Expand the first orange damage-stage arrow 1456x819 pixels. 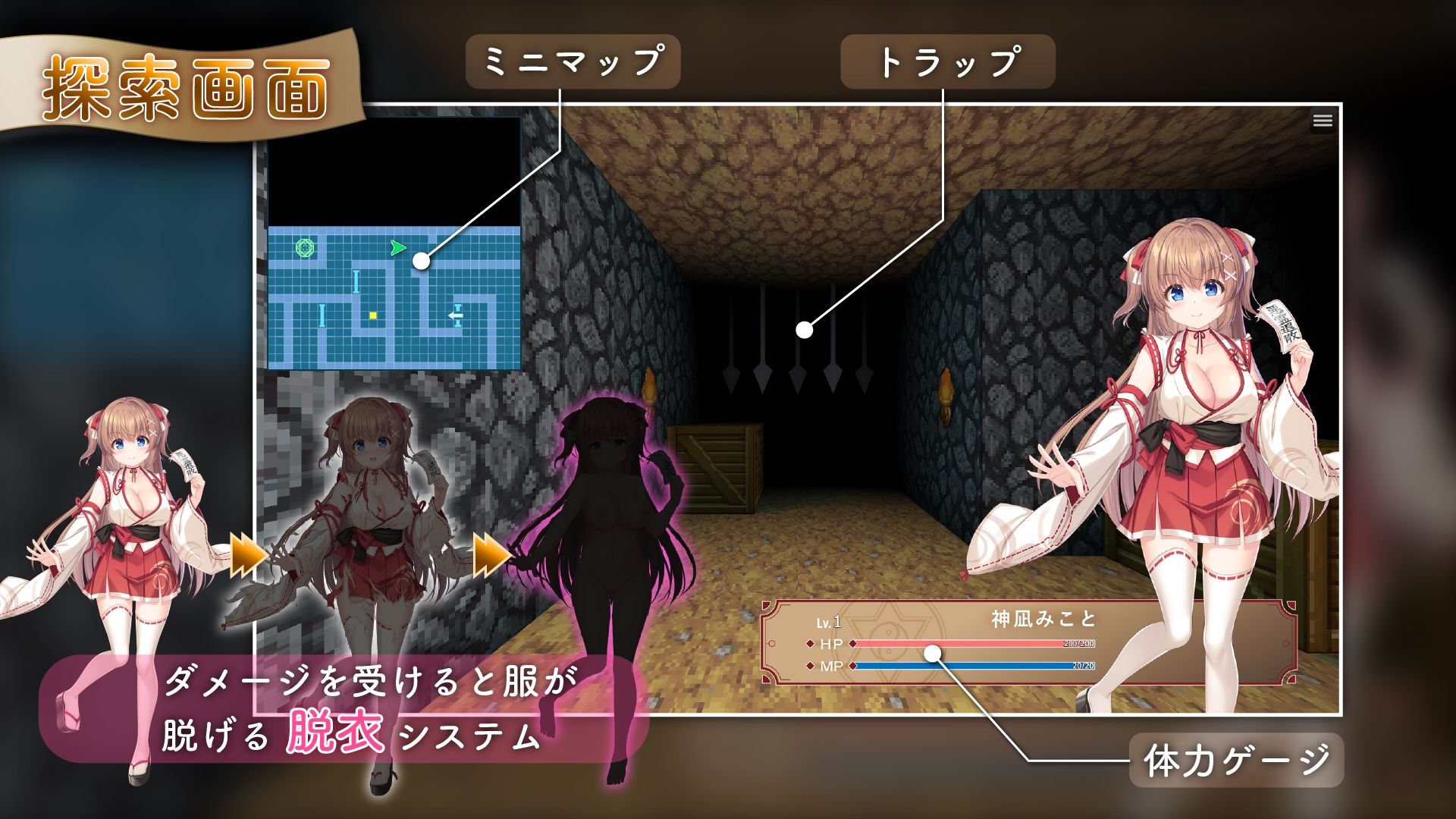tap(246, 556)
